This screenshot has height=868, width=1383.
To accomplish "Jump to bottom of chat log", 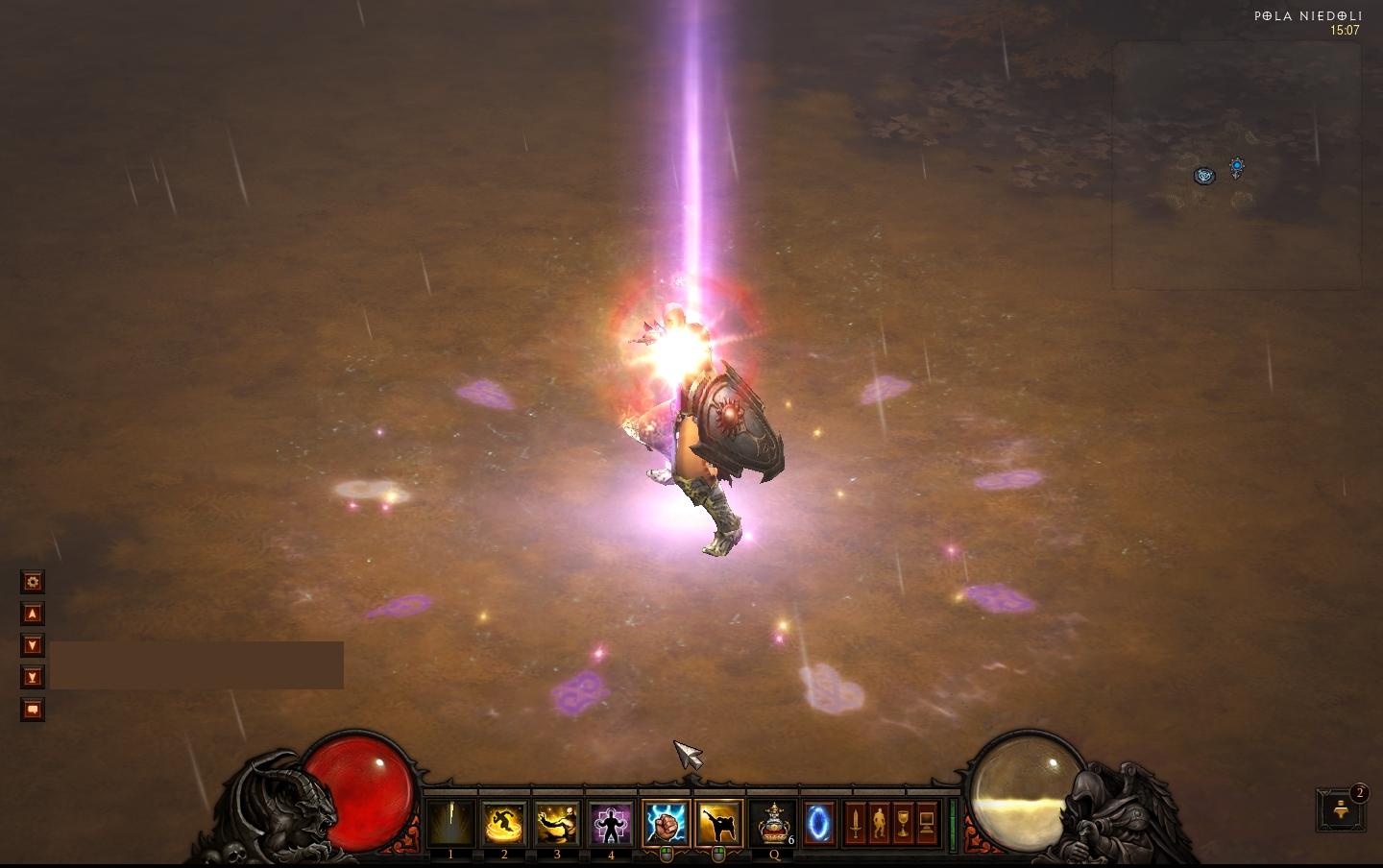I will [33, 678].
